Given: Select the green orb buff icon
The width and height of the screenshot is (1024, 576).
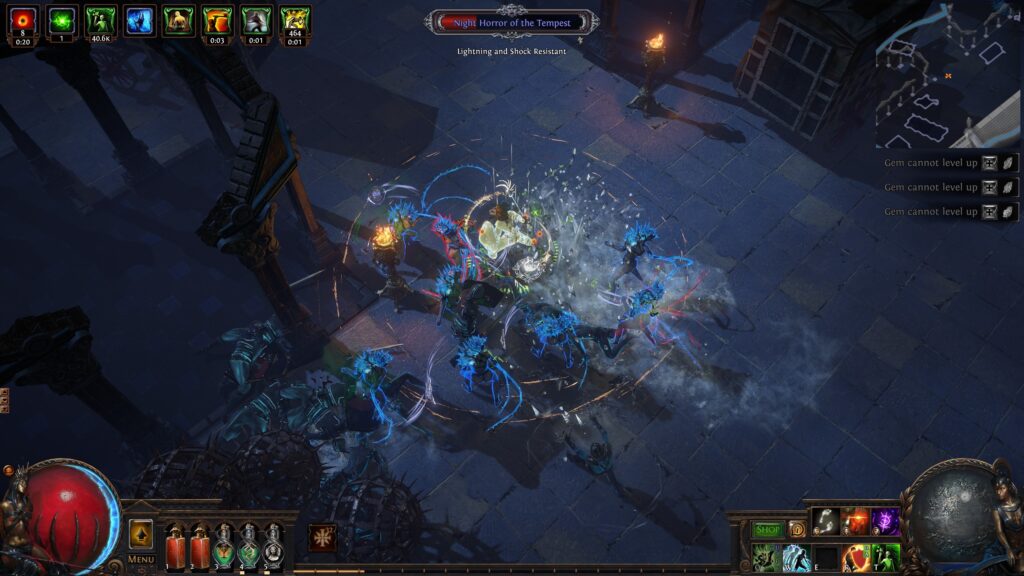Looking at the screenshot, I should pos(62,20).
